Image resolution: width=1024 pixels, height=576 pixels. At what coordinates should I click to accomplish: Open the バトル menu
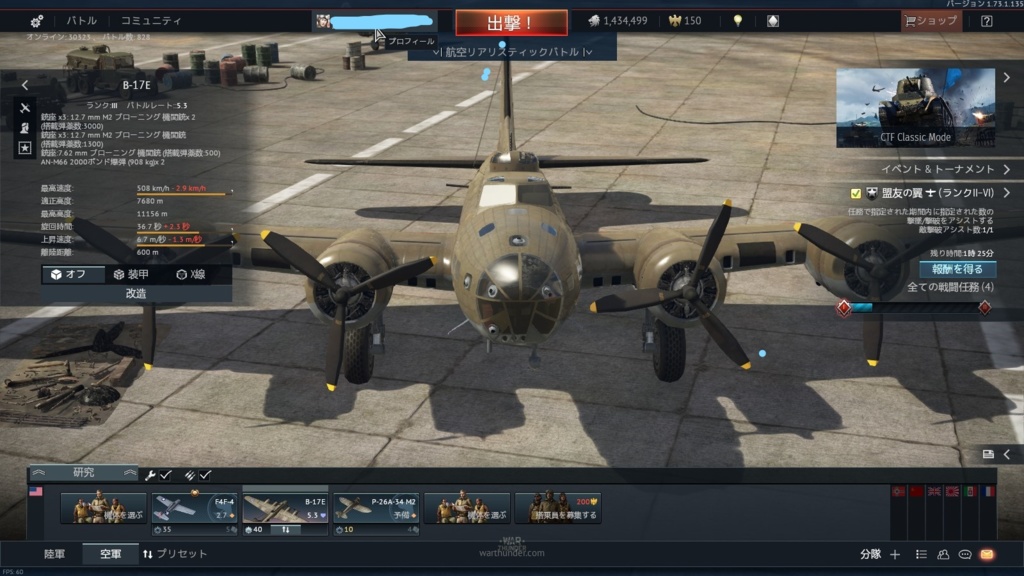[82, 21]
